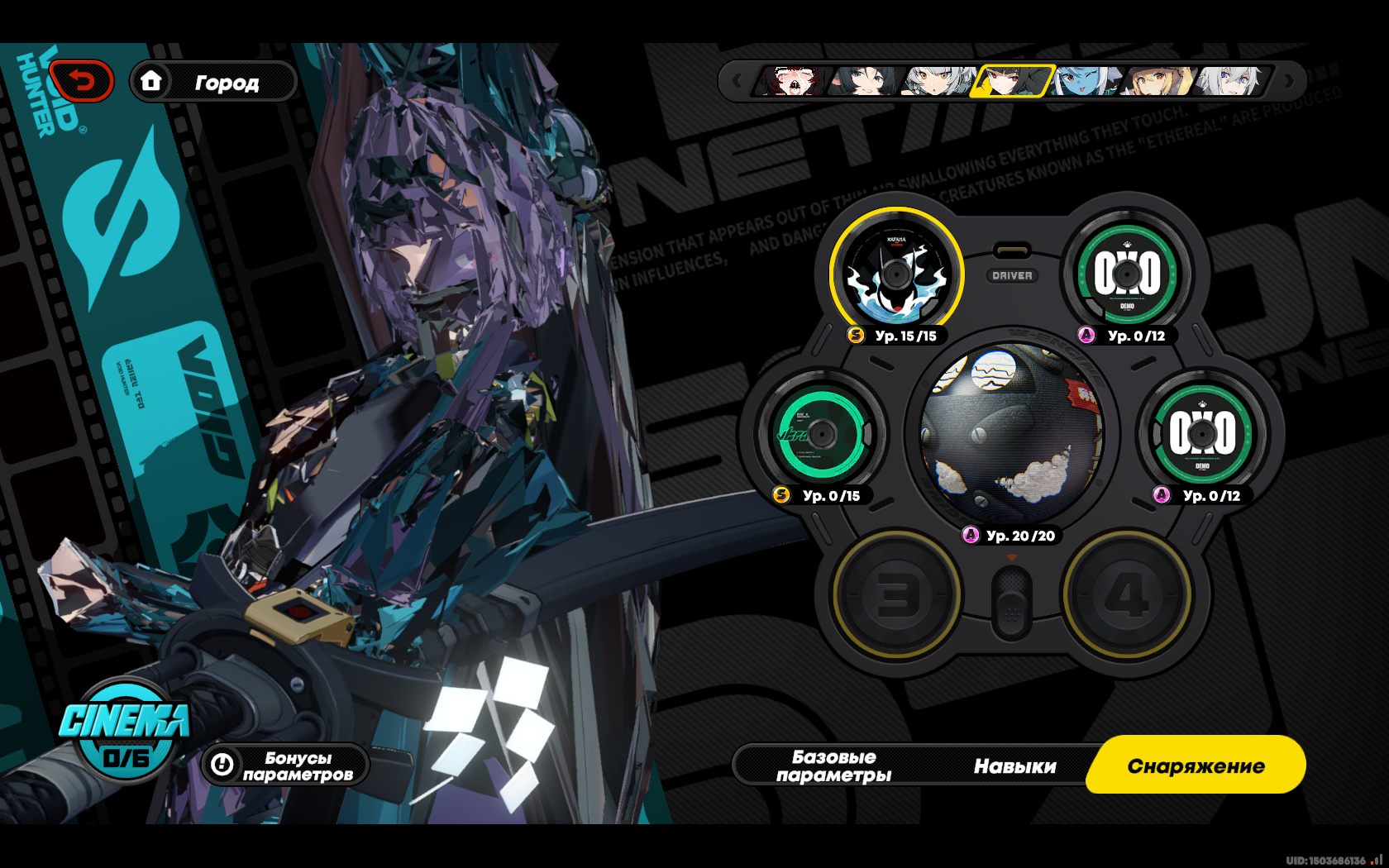
Task: Click the DRIVER label button
Action: point(1012,275)
